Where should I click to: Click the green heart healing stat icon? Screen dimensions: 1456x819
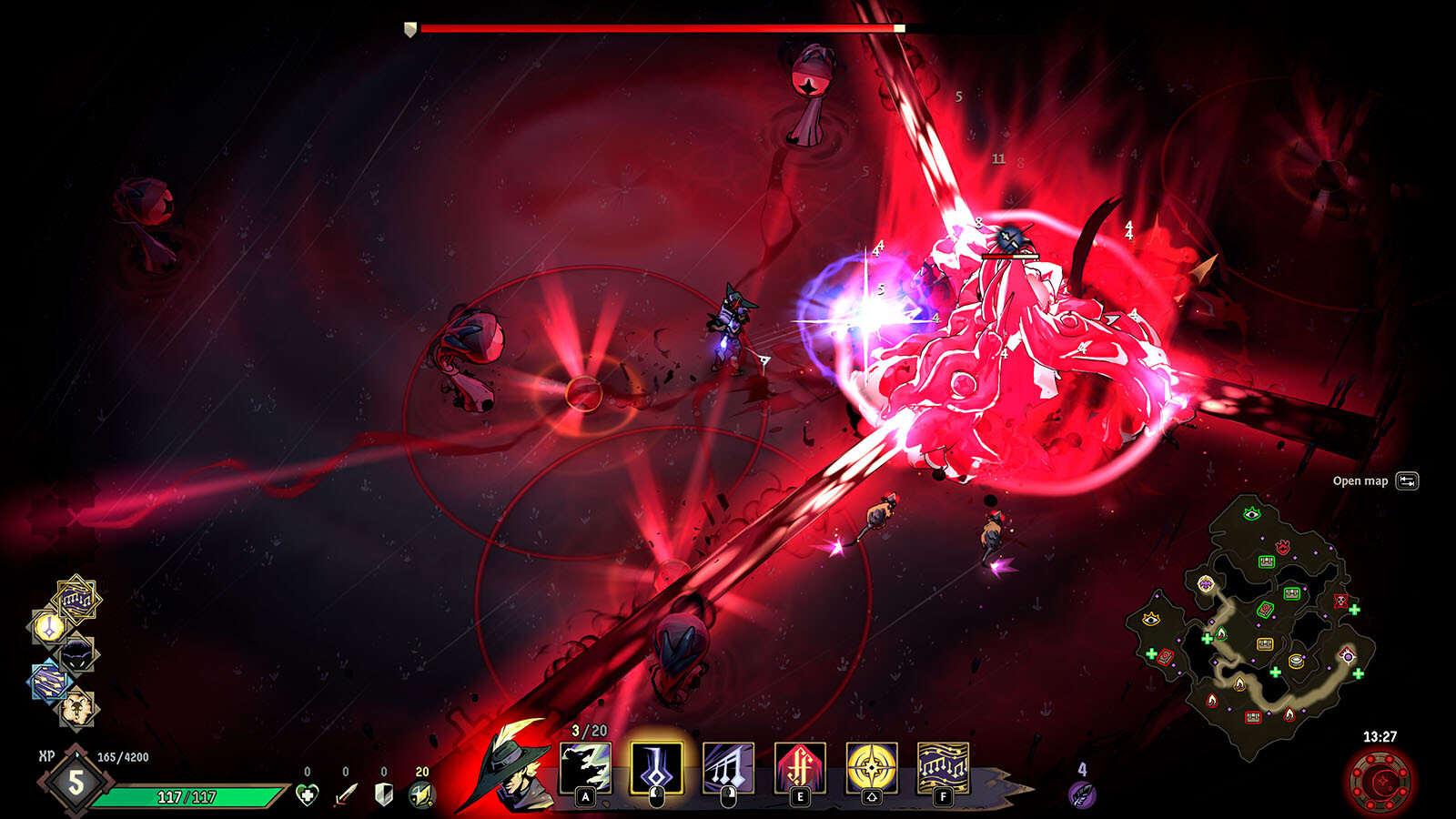[308, 794]
